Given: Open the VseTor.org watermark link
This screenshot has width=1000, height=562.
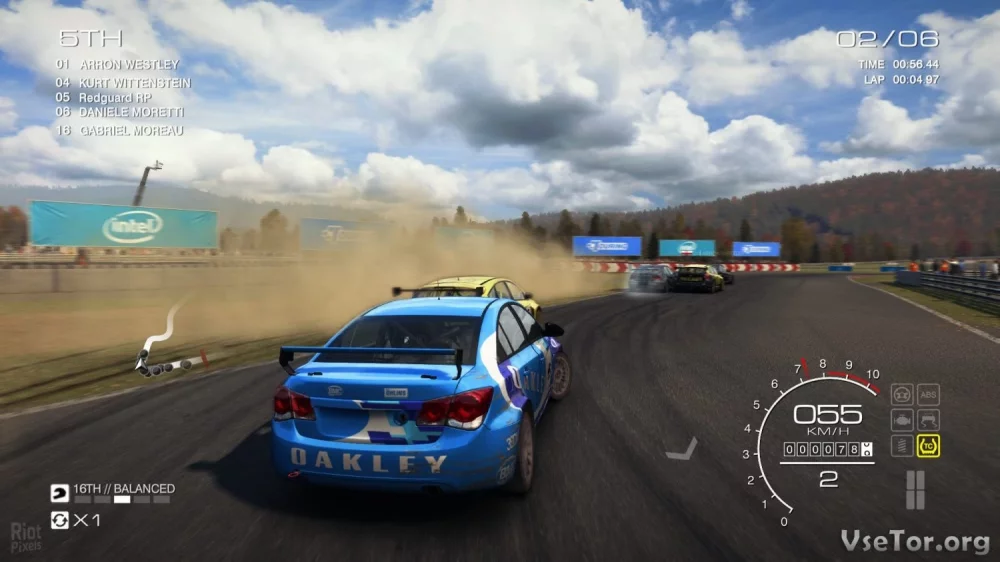Looking at the screenshot, I should pos(915,541).
